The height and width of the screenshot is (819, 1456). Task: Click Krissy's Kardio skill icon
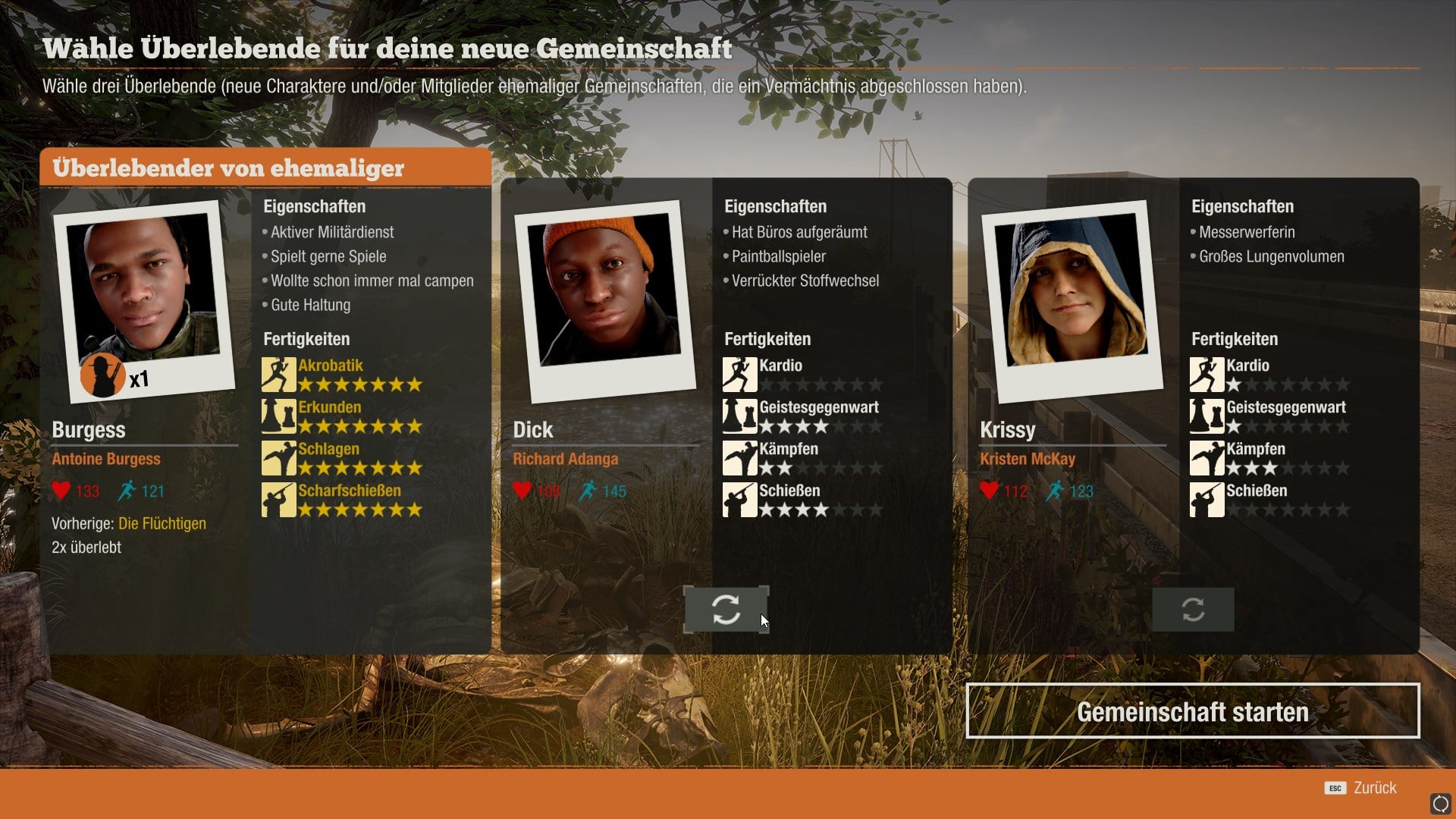click(1207, 375)
